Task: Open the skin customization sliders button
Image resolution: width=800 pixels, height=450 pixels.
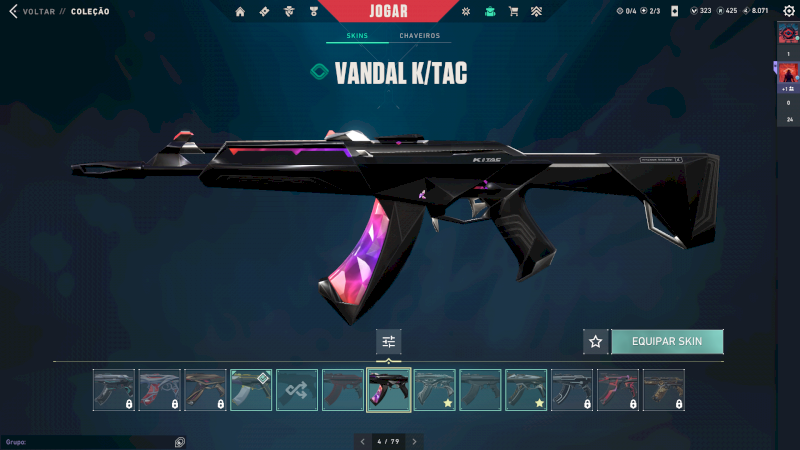Action: coord(389,341)
